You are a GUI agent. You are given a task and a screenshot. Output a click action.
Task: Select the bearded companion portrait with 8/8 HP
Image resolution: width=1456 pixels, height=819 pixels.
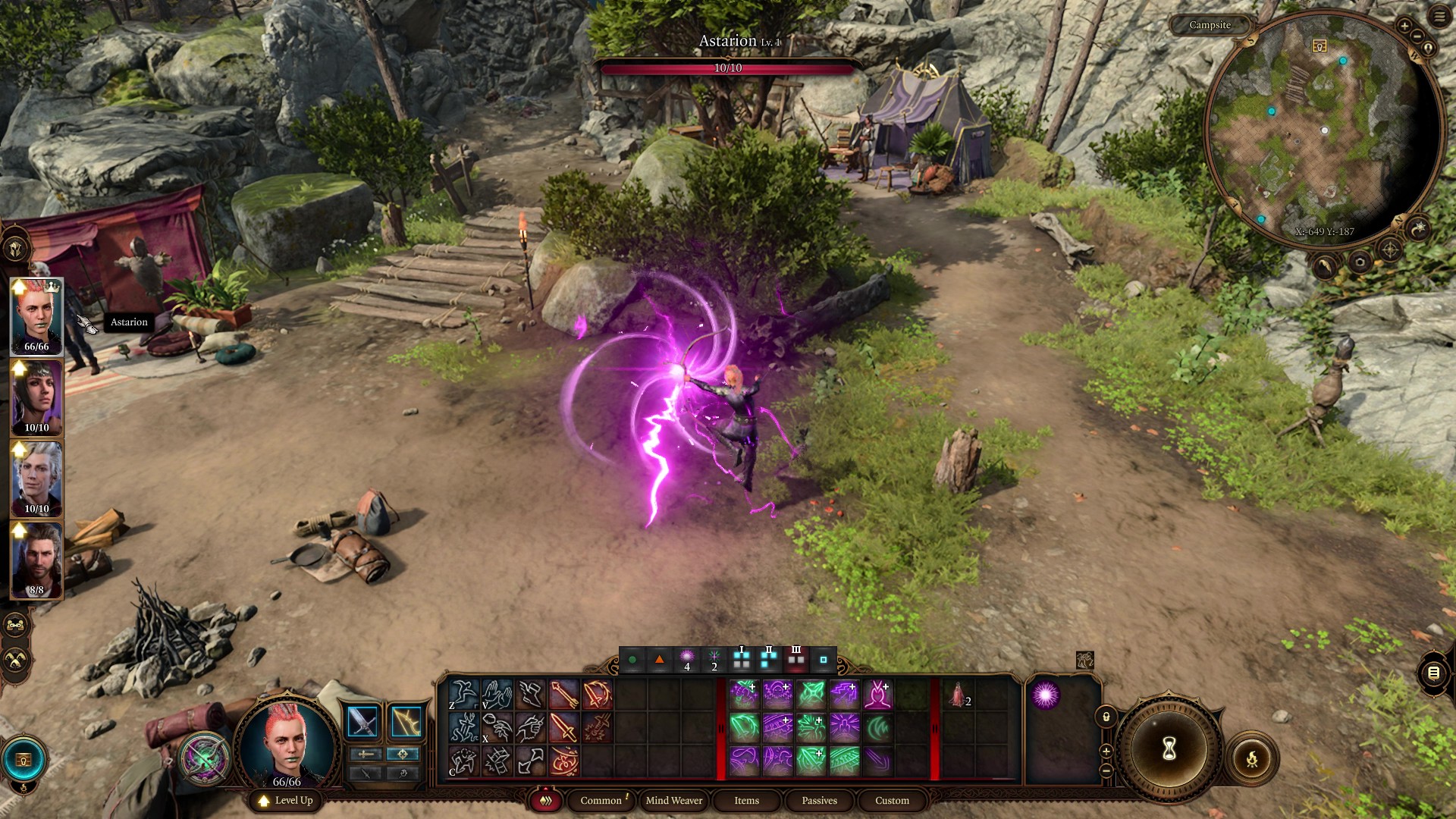pos(36,560)
